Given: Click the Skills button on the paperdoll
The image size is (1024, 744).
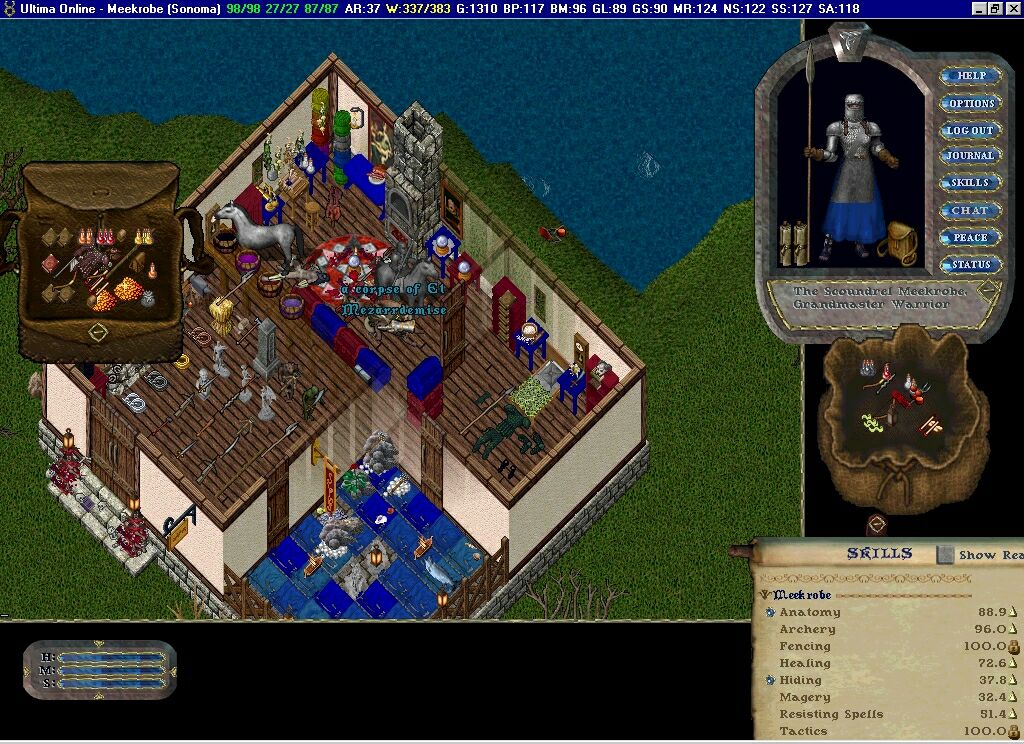Looking at the screenshot, I should [969, 183].
